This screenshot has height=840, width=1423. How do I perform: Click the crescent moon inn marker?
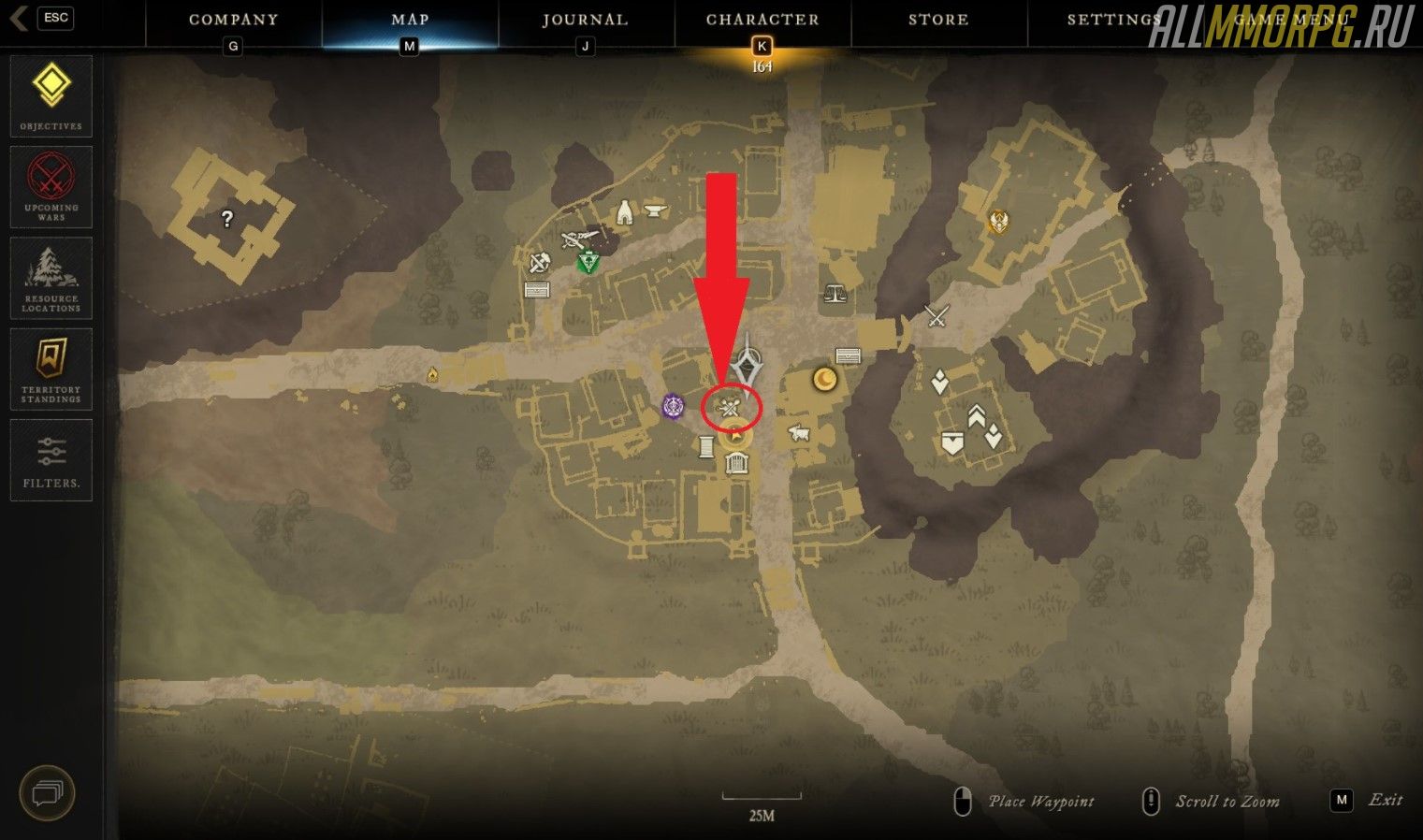[x=824, y=379]
